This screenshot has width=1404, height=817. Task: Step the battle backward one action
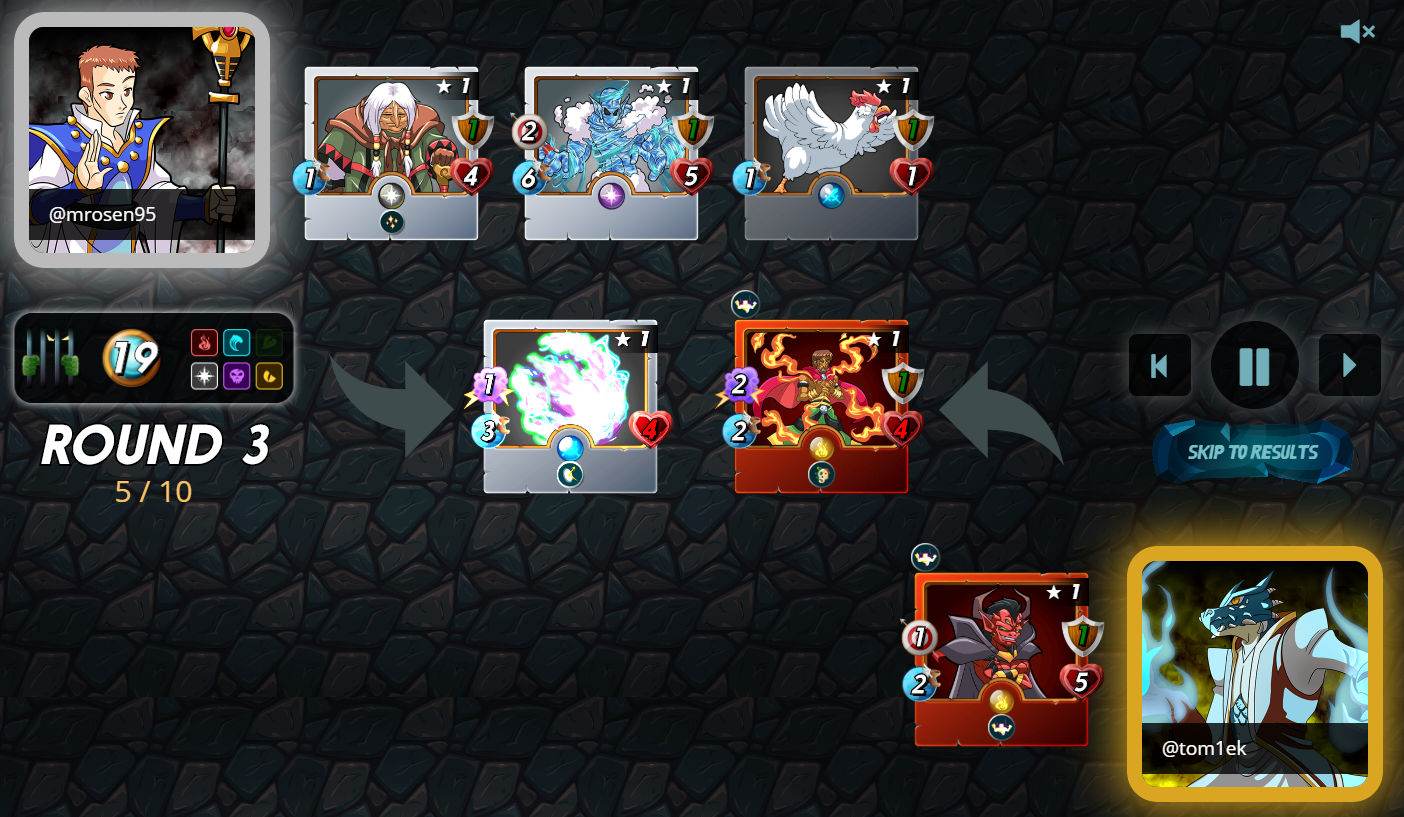coord(1160,365)
